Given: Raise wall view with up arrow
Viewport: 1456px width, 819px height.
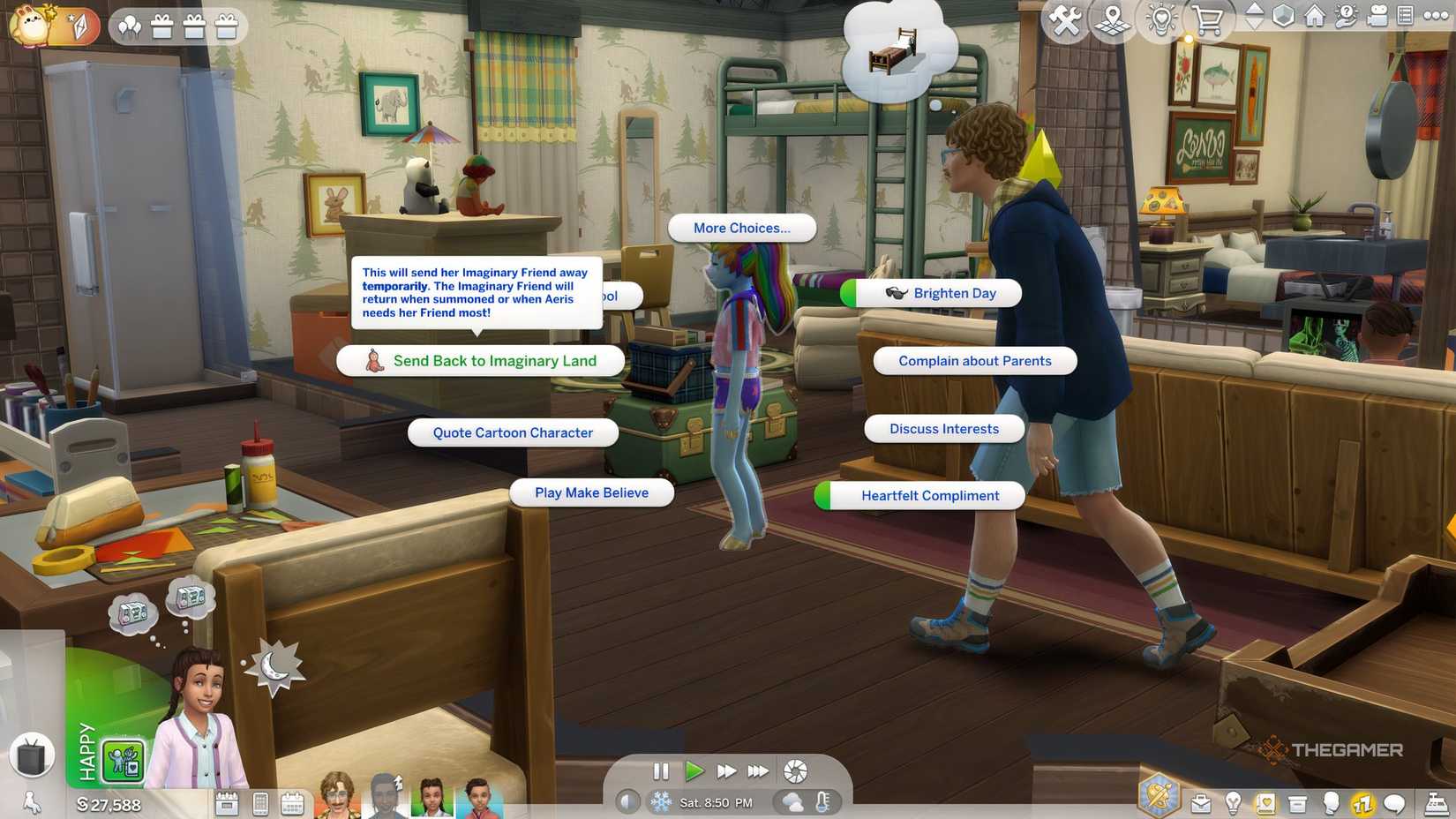Looking at the screenshot, I should [1254, 9].
